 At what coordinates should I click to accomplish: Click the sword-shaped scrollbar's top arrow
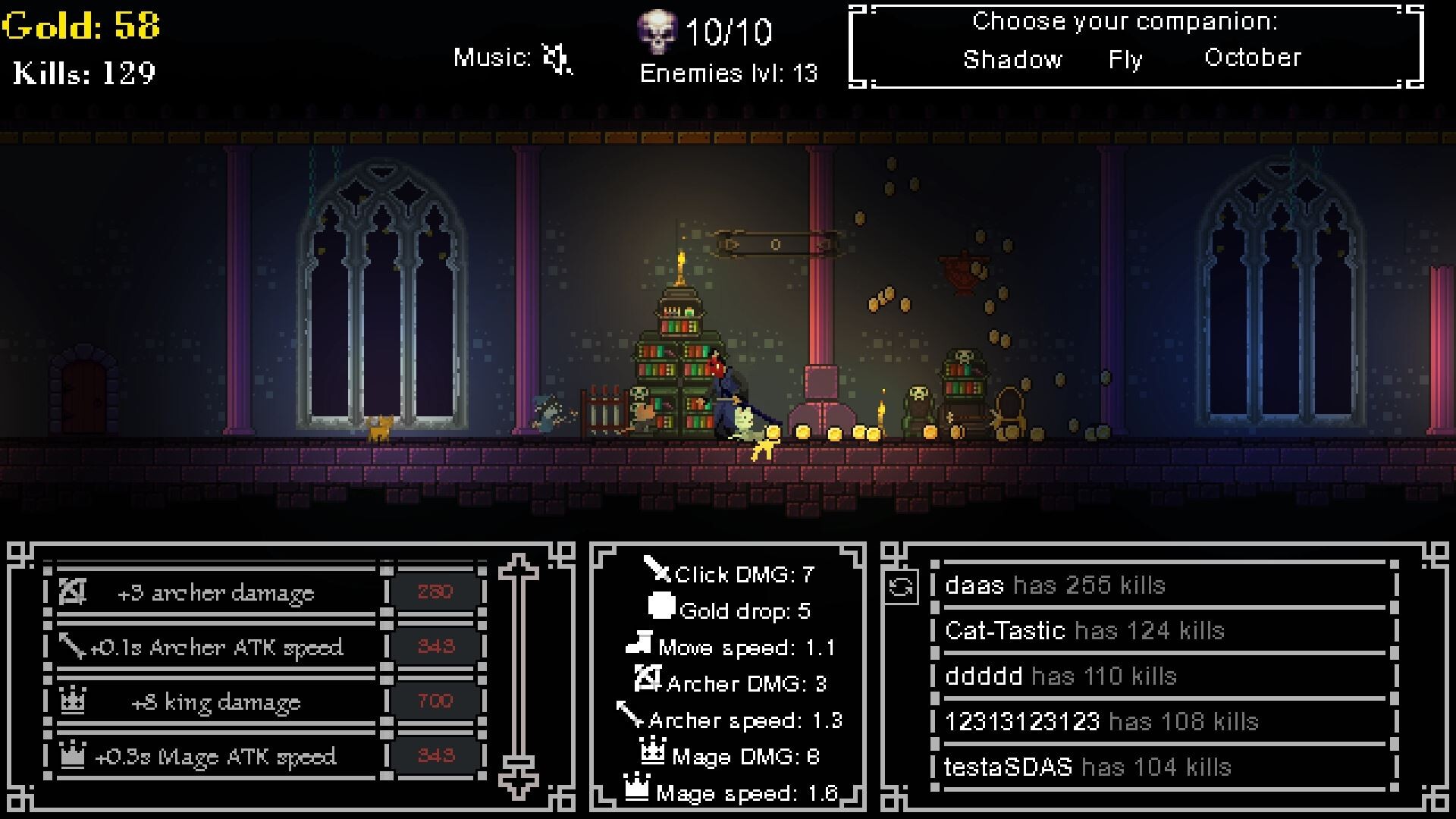[x=518, y=565]
